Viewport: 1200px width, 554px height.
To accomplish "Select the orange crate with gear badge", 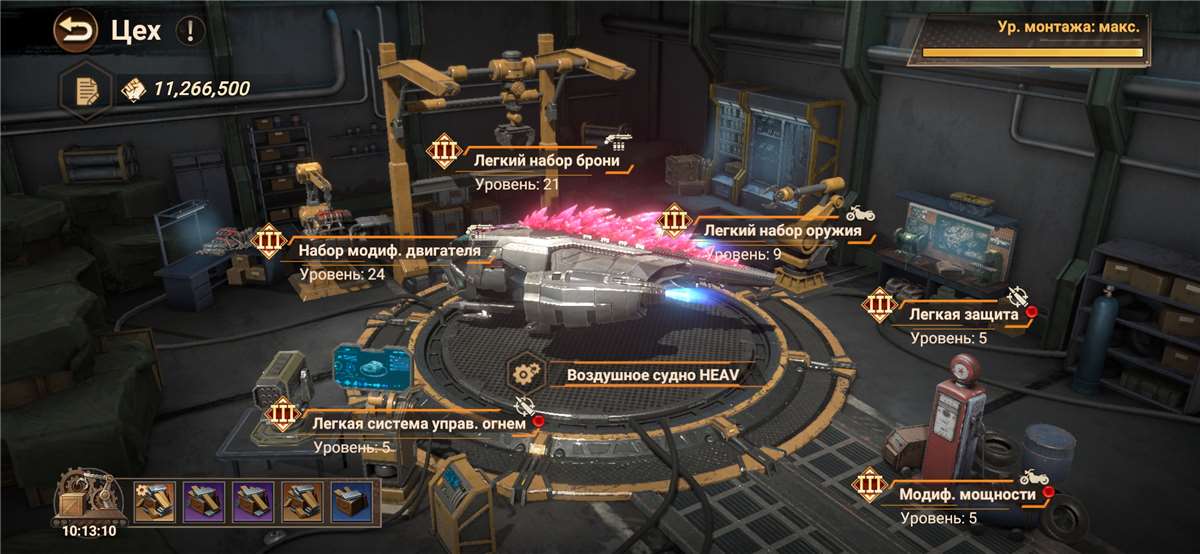I will 155,502.
